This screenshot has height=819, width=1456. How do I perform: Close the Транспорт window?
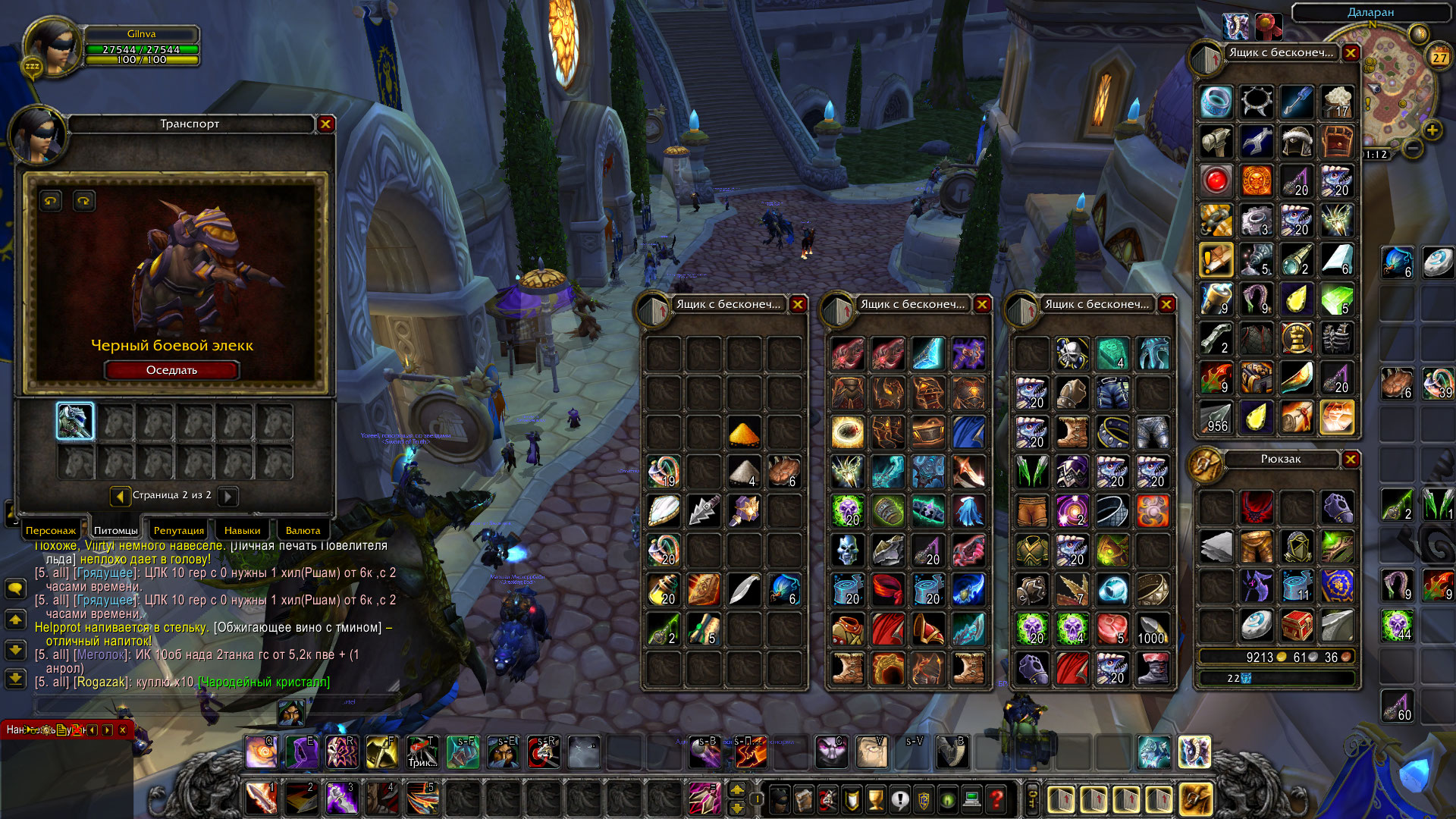coord(326,124)
